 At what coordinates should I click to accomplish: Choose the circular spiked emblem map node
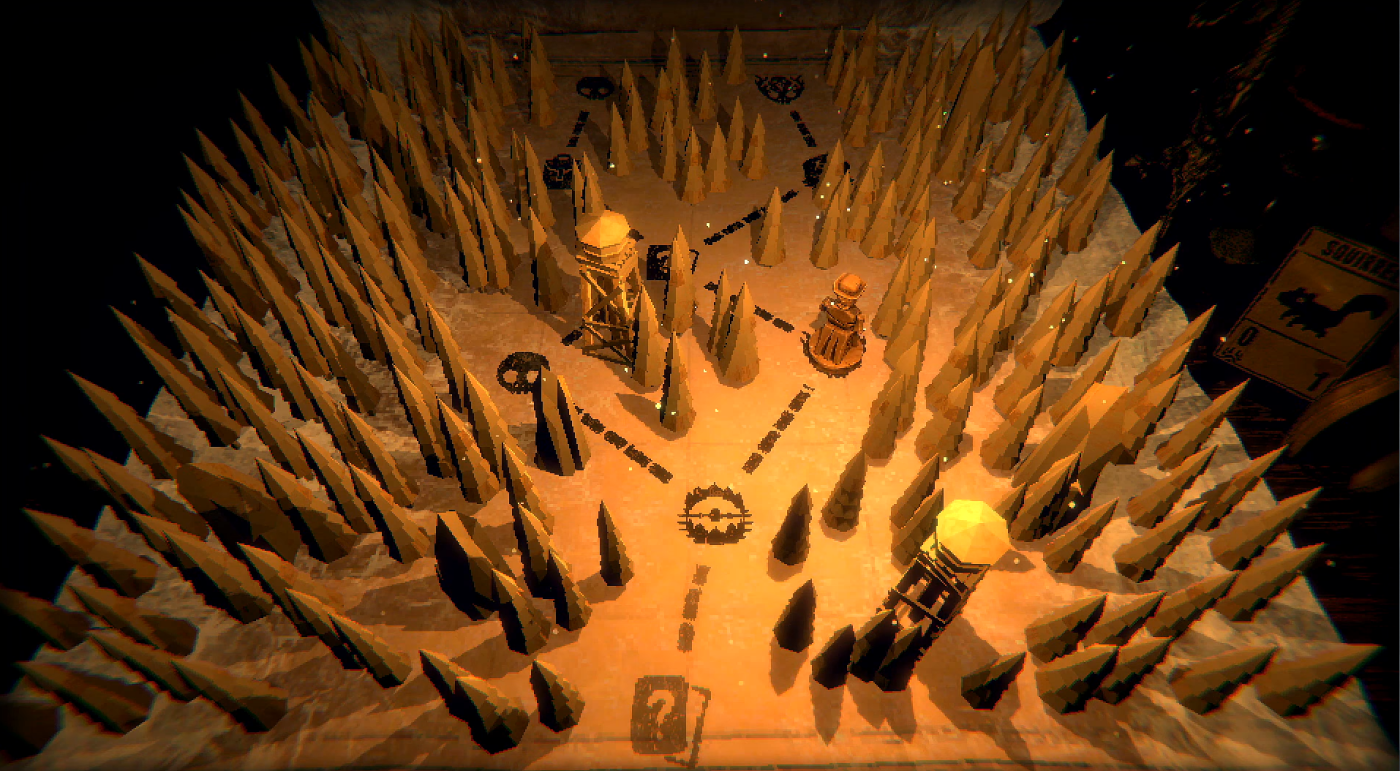click(714, 515)
